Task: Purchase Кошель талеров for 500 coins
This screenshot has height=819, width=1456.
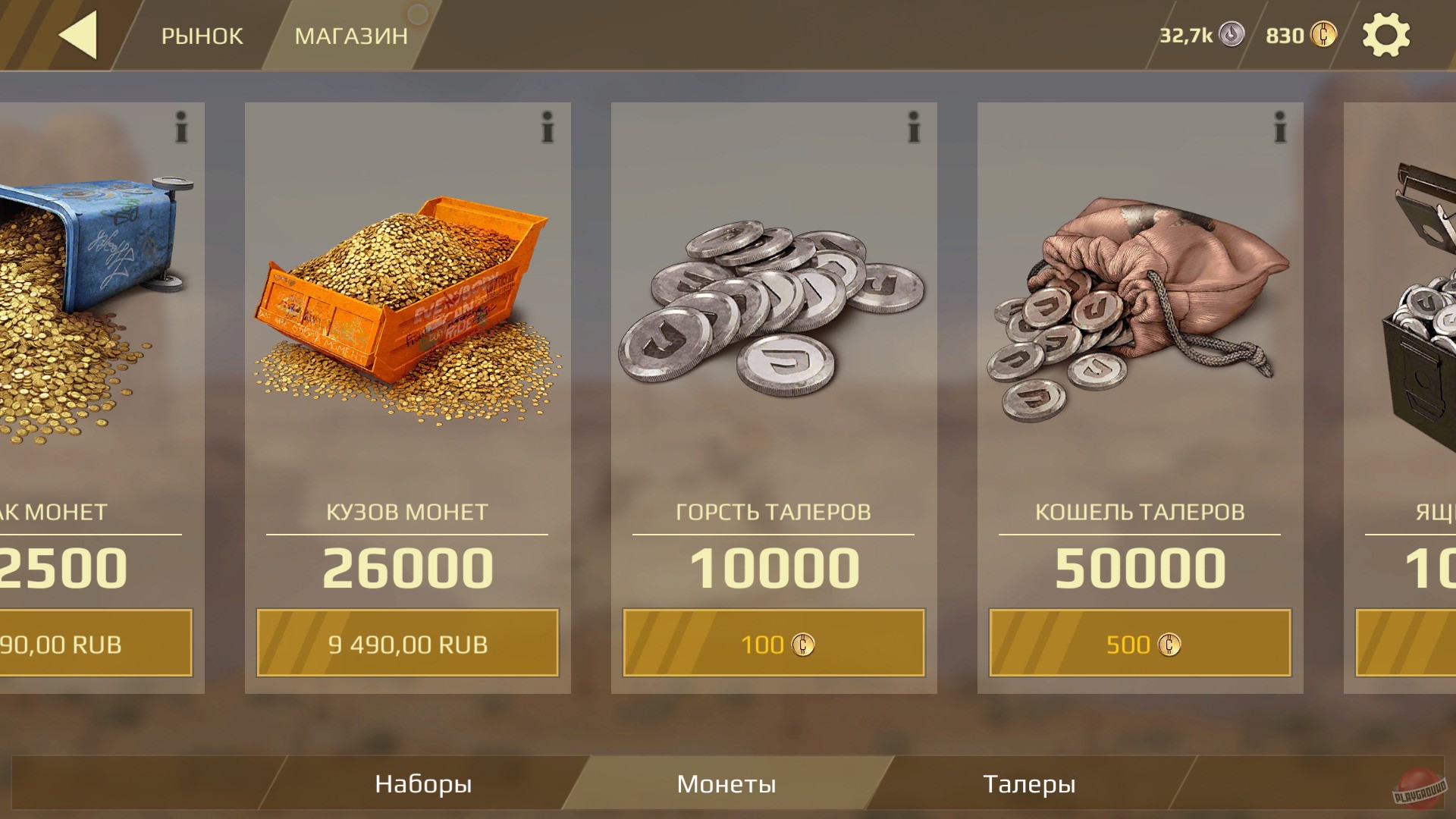Action: (x=1139, y=644)
